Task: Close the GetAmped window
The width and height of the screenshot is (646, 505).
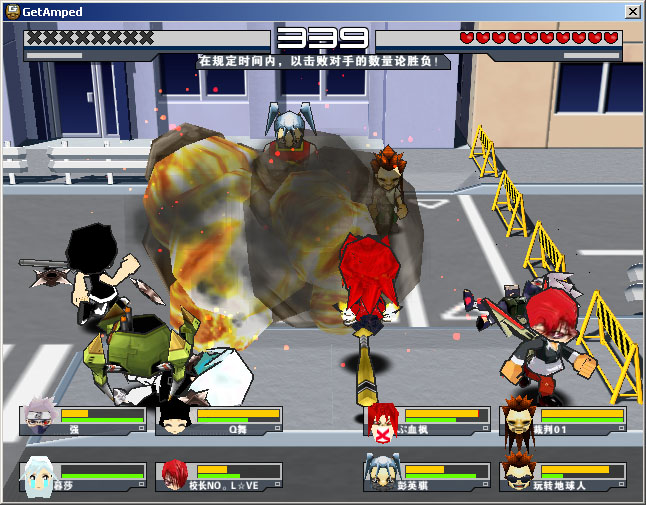Action: (x=632, y=11)
